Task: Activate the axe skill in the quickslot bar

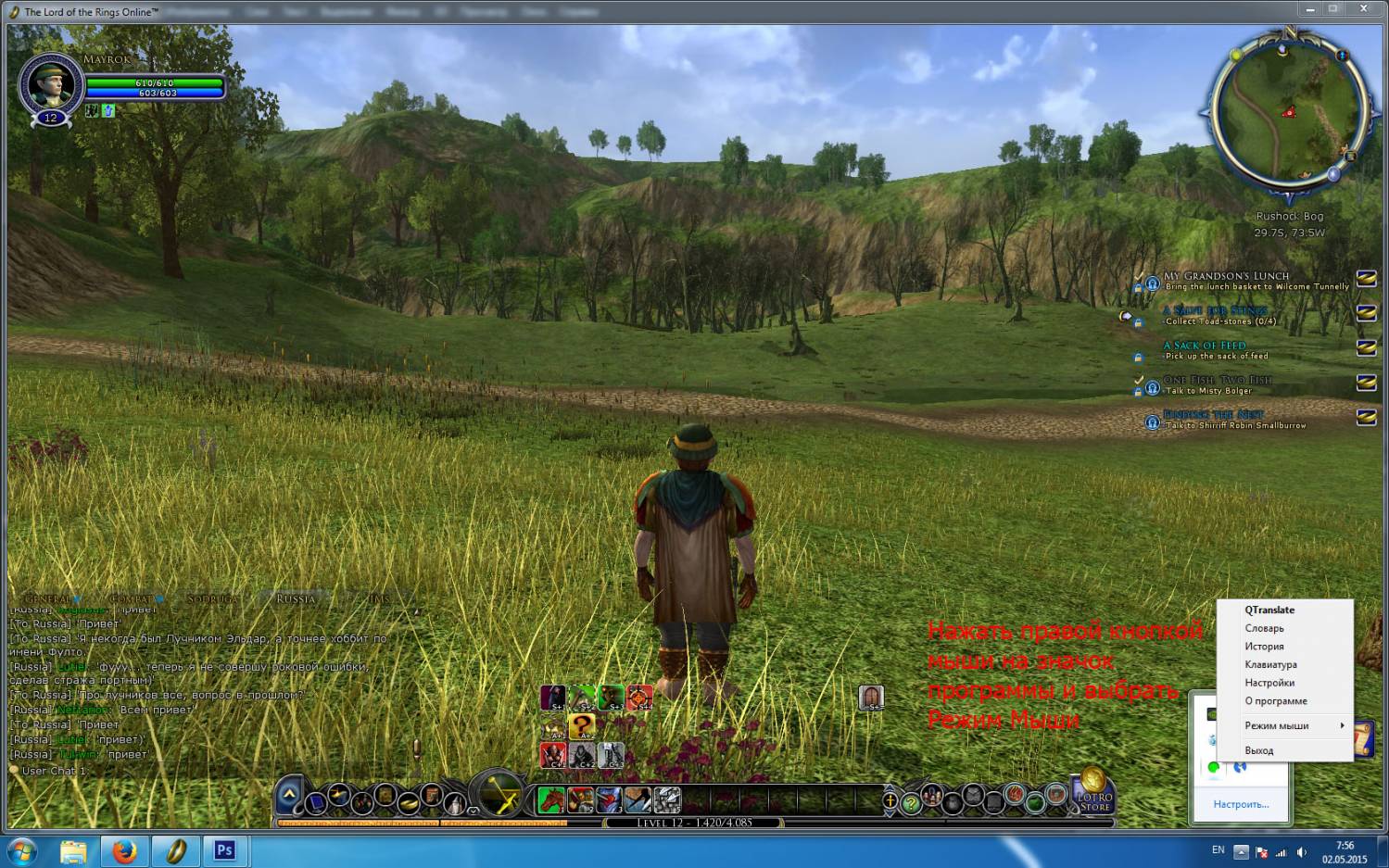Action: (x=638, y=799)
